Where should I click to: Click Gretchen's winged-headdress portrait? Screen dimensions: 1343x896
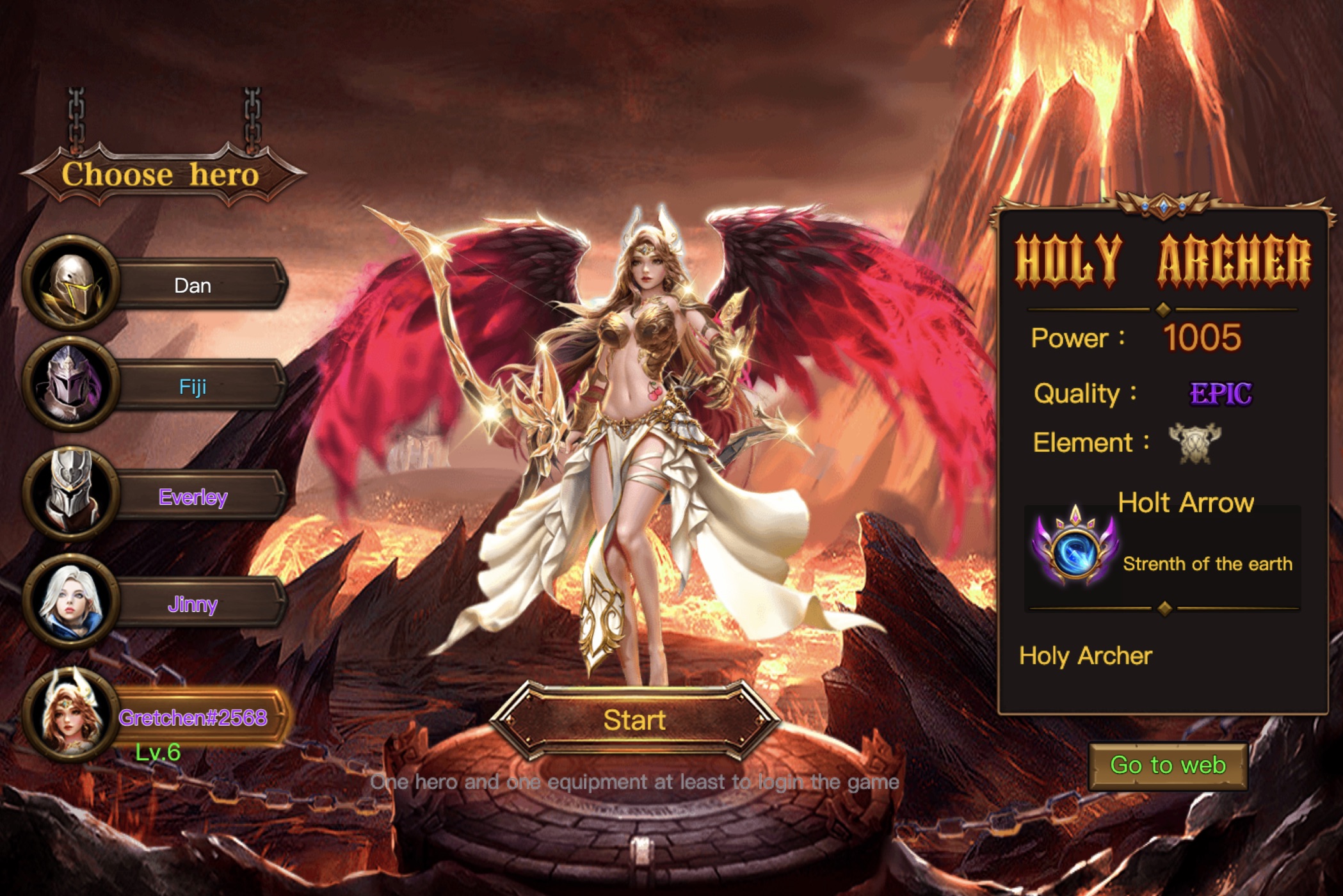pos(70,715)
